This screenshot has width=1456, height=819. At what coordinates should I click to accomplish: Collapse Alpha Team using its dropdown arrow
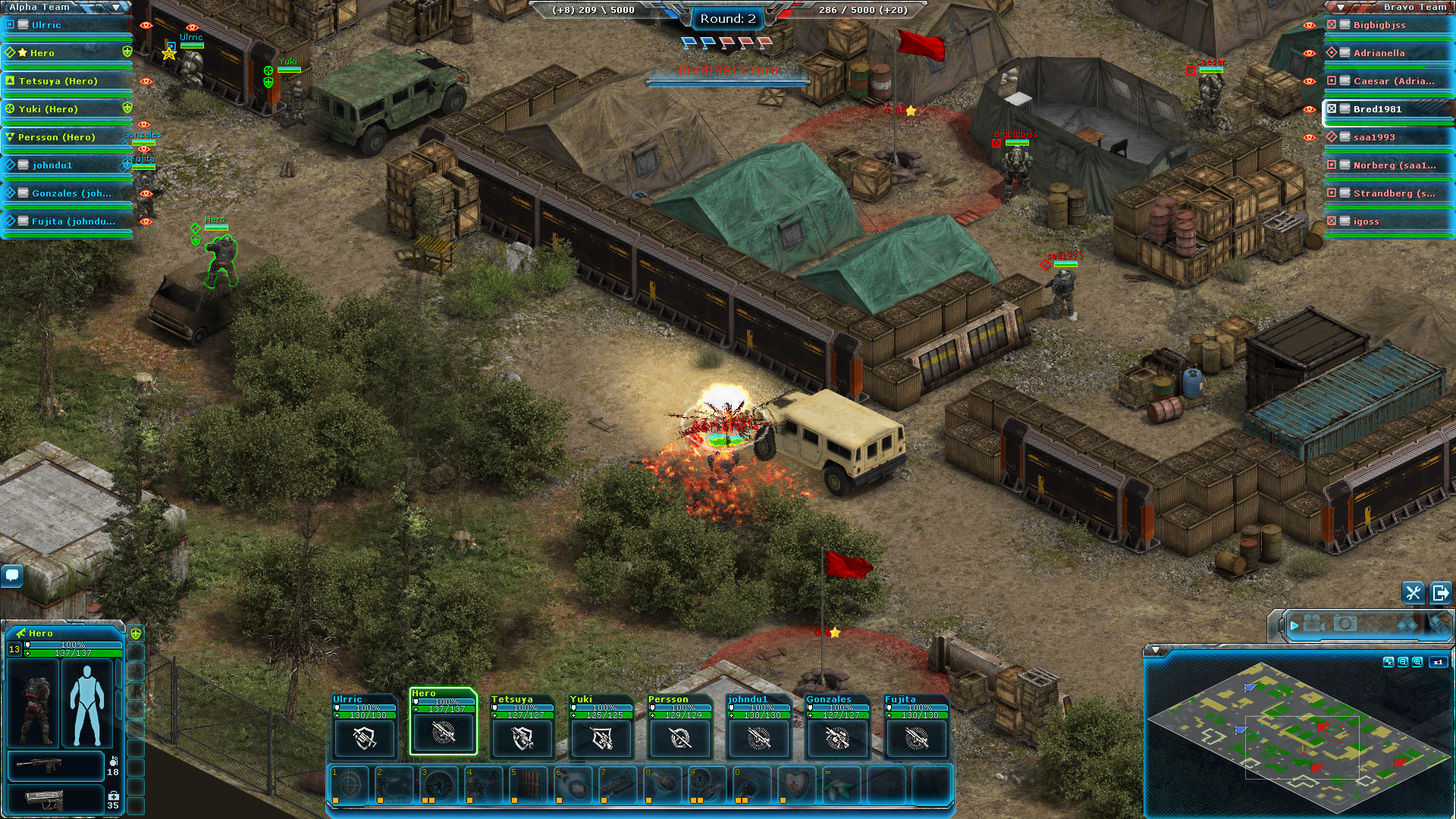tap(115, 6)
